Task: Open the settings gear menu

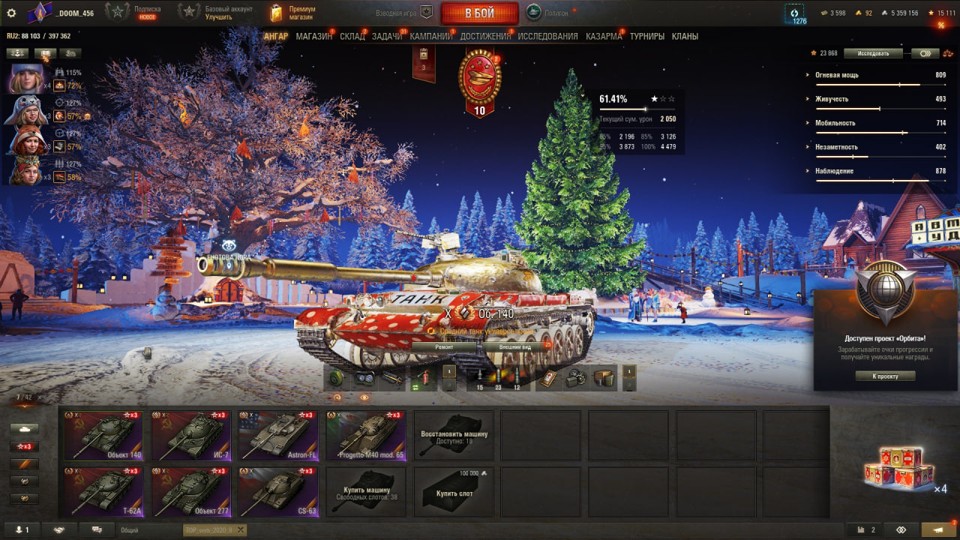Action: click(x=11, y=12)
